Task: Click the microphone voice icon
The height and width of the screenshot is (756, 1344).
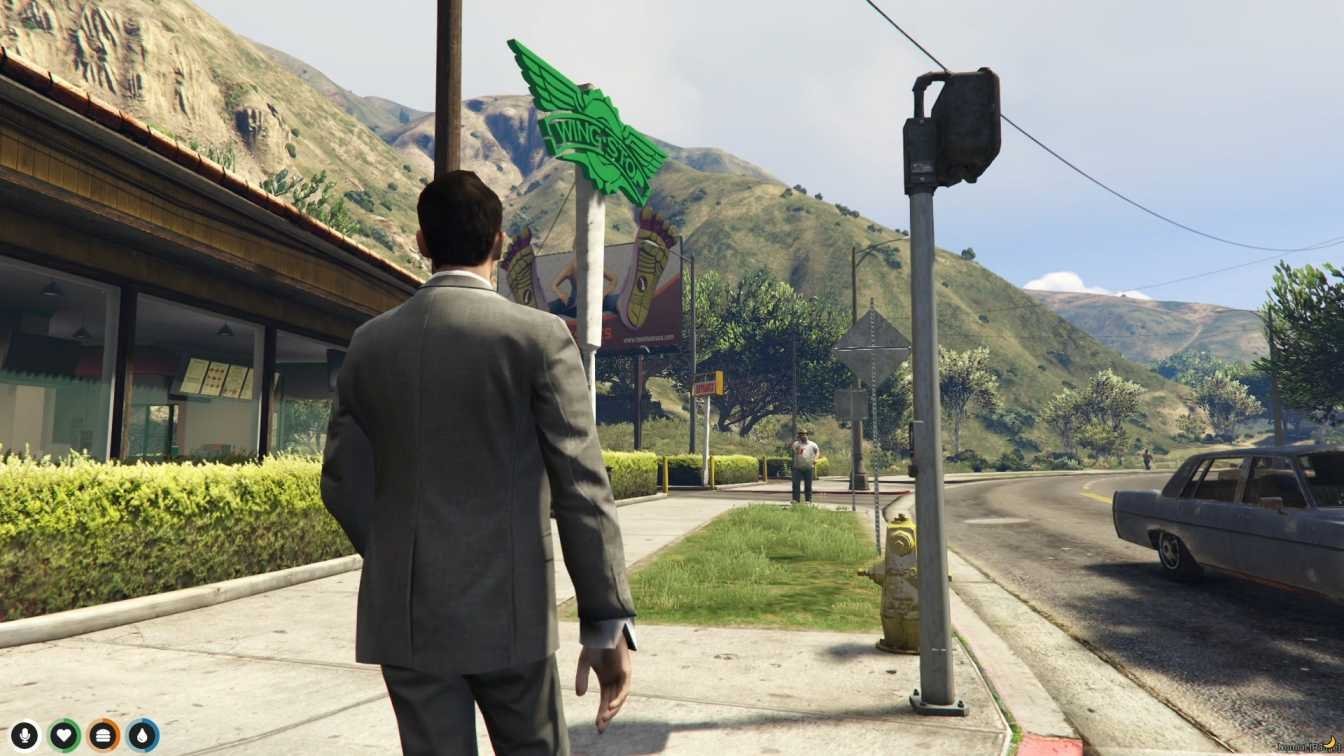Action: 25,735
